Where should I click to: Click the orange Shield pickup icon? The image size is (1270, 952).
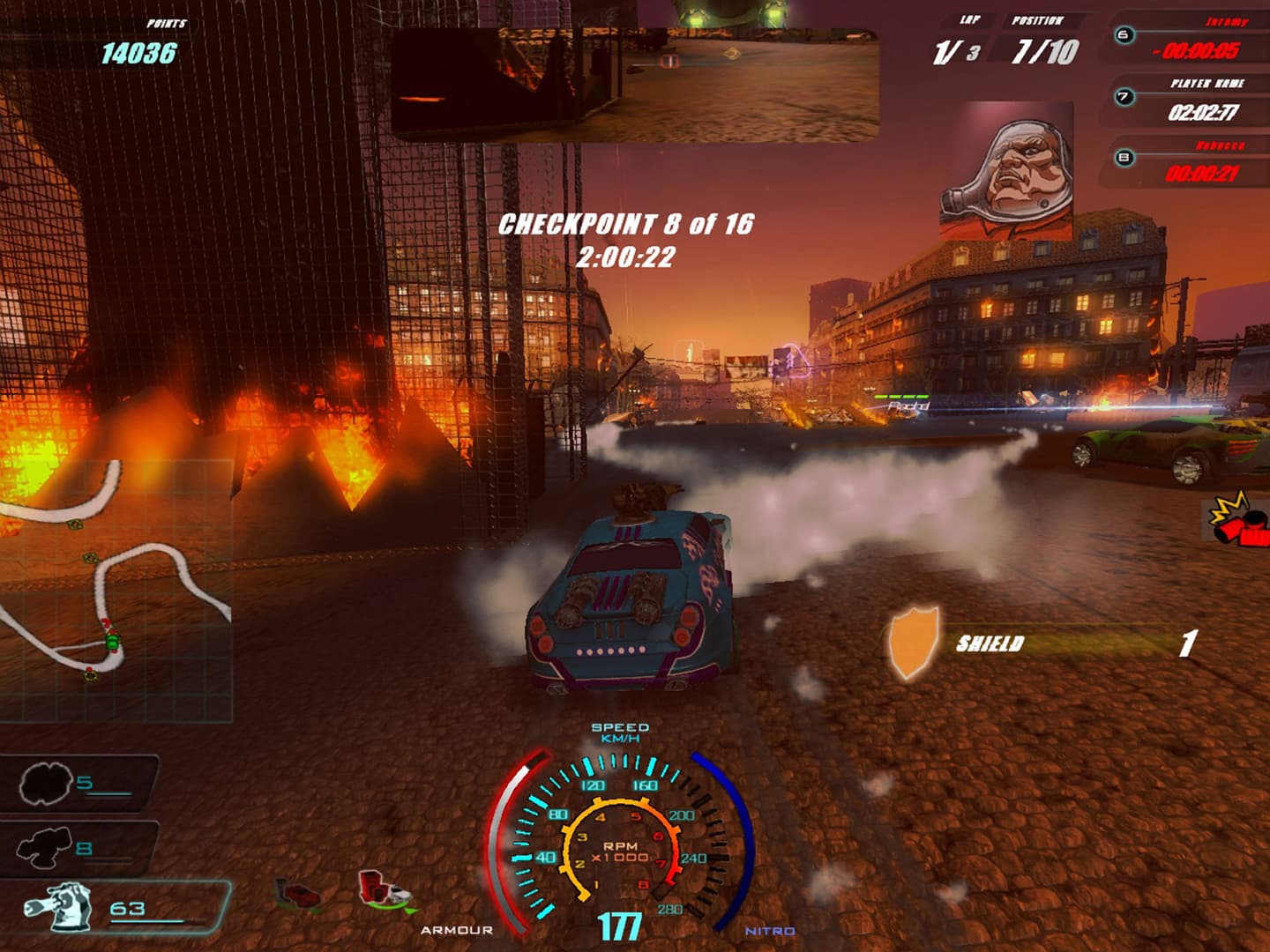[x=915, y=642]
